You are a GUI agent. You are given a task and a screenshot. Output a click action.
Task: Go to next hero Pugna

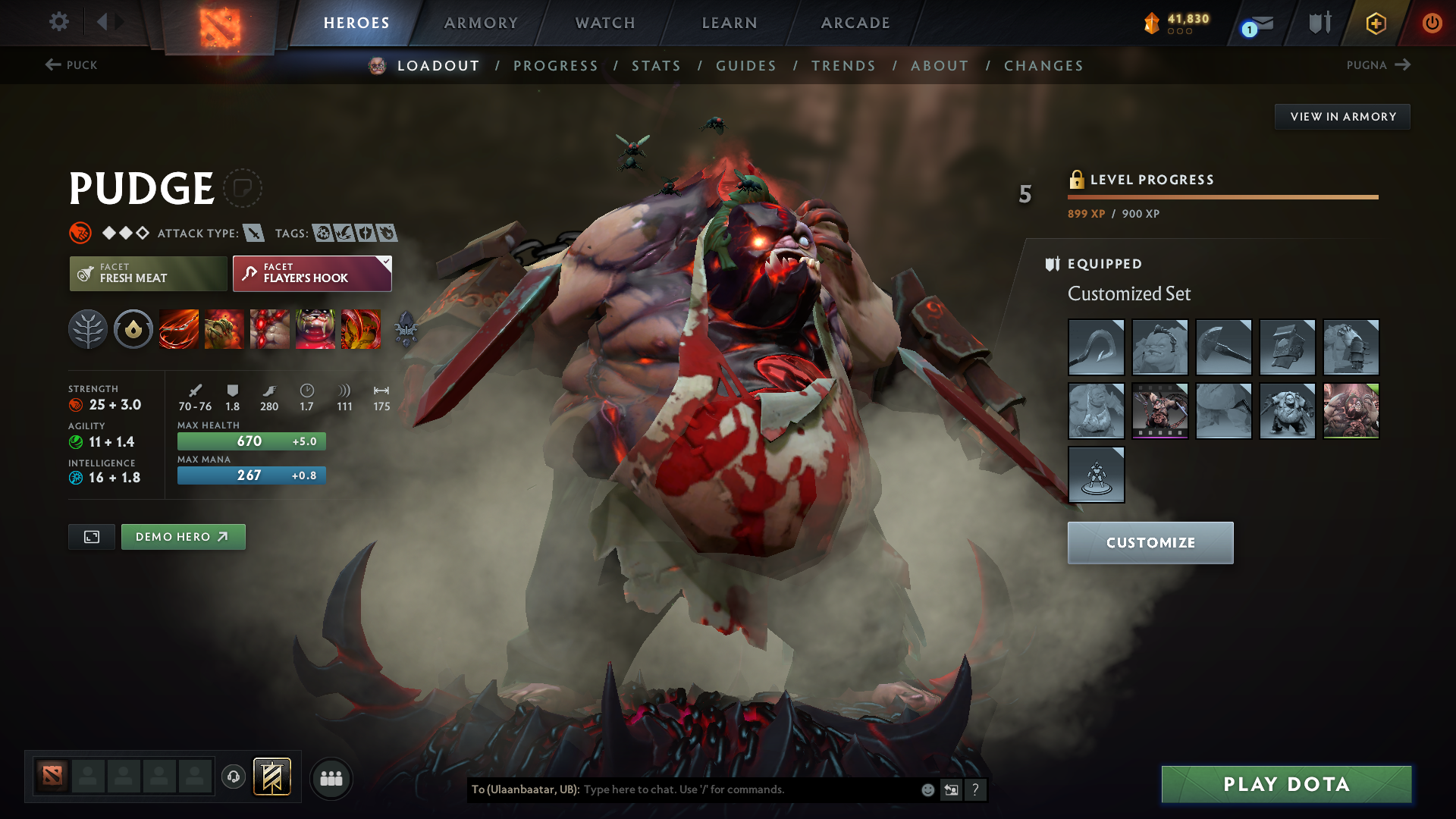(1378, 65)
